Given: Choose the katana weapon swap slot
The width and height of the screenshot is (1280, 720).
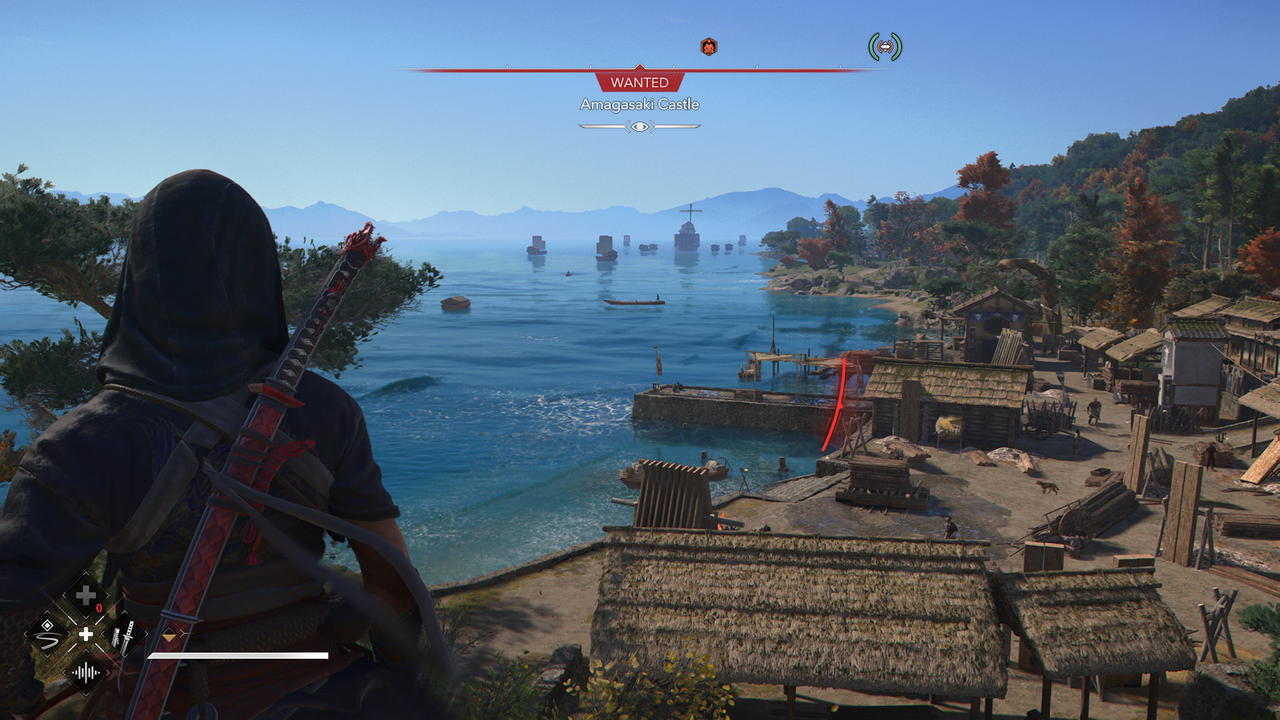Looking at the screenshot, I should [x=124, y=634].
